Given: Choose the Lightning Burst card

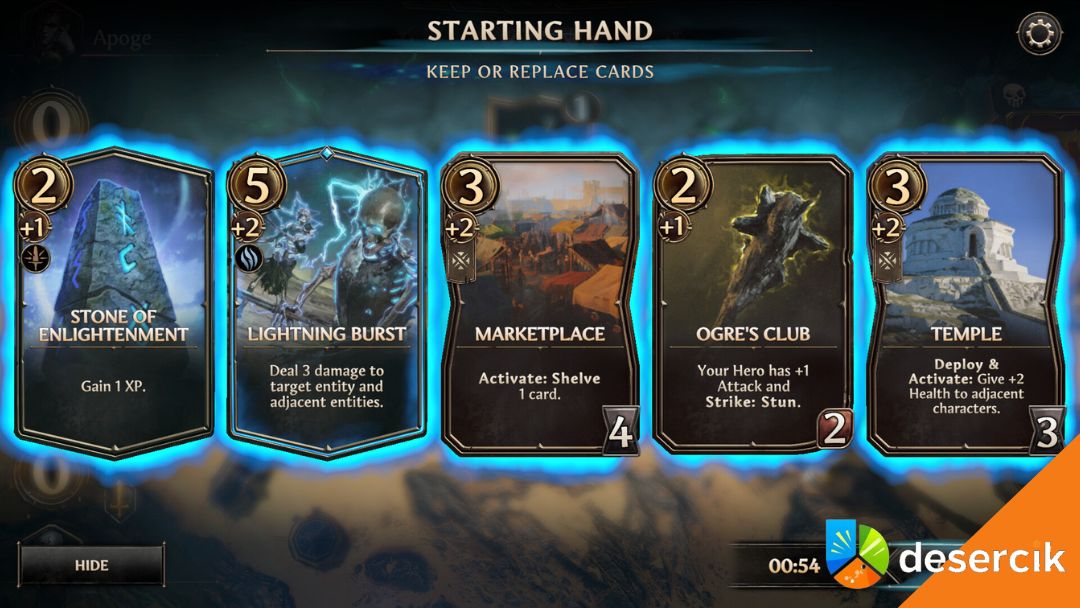Looking at the screenshot, I should [x=327, y=300].
